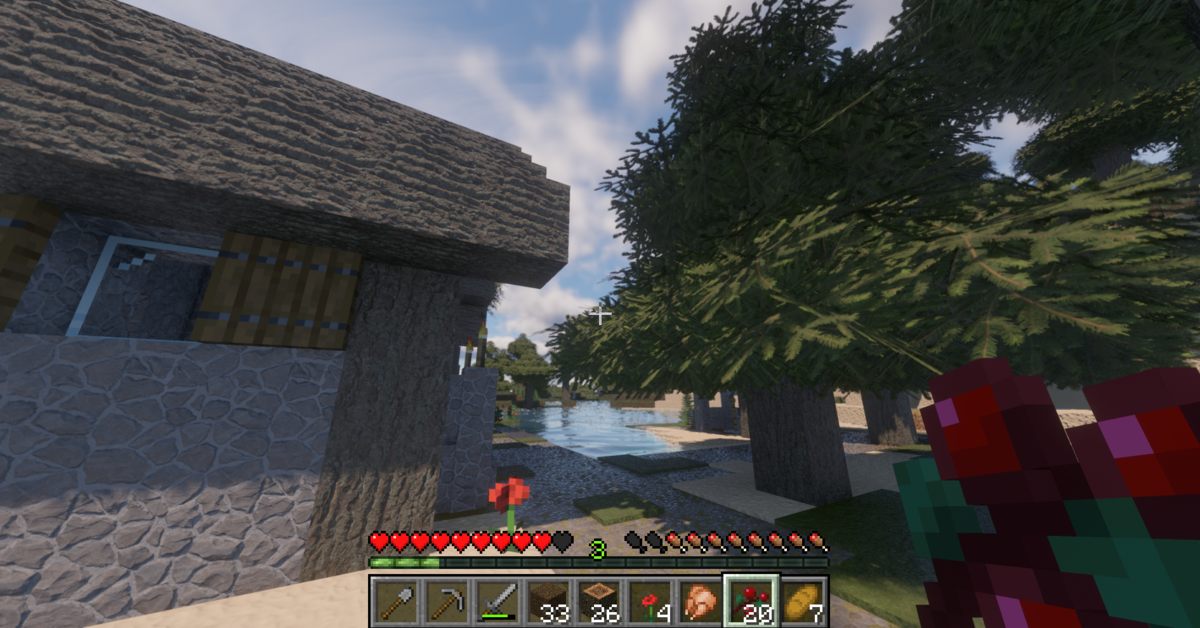This screenshot has width=1200, height=628.
Task: Click the sweet berries stack of 20
Action: click(x=750, y=602)
